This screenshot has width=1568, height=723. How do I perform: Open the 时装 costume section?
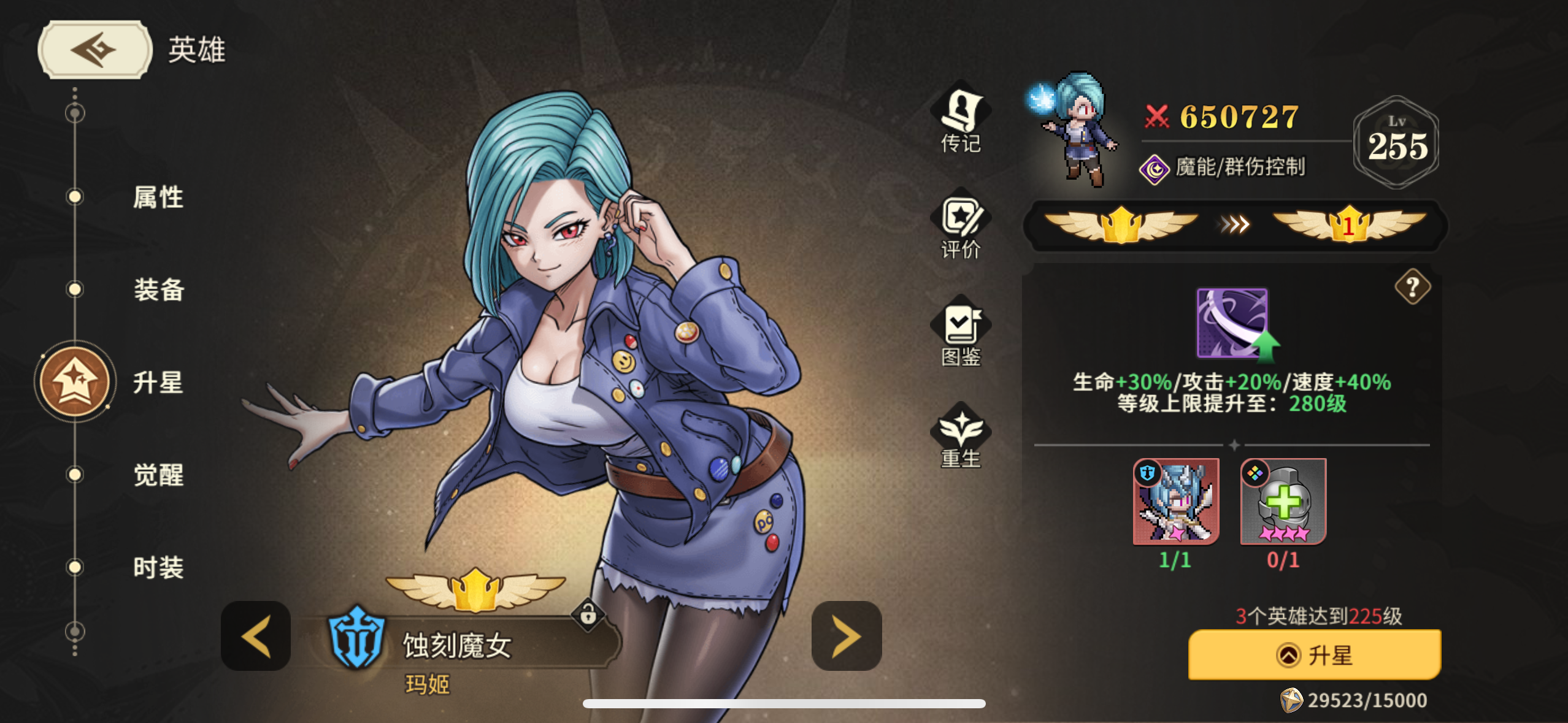point(158,567)
